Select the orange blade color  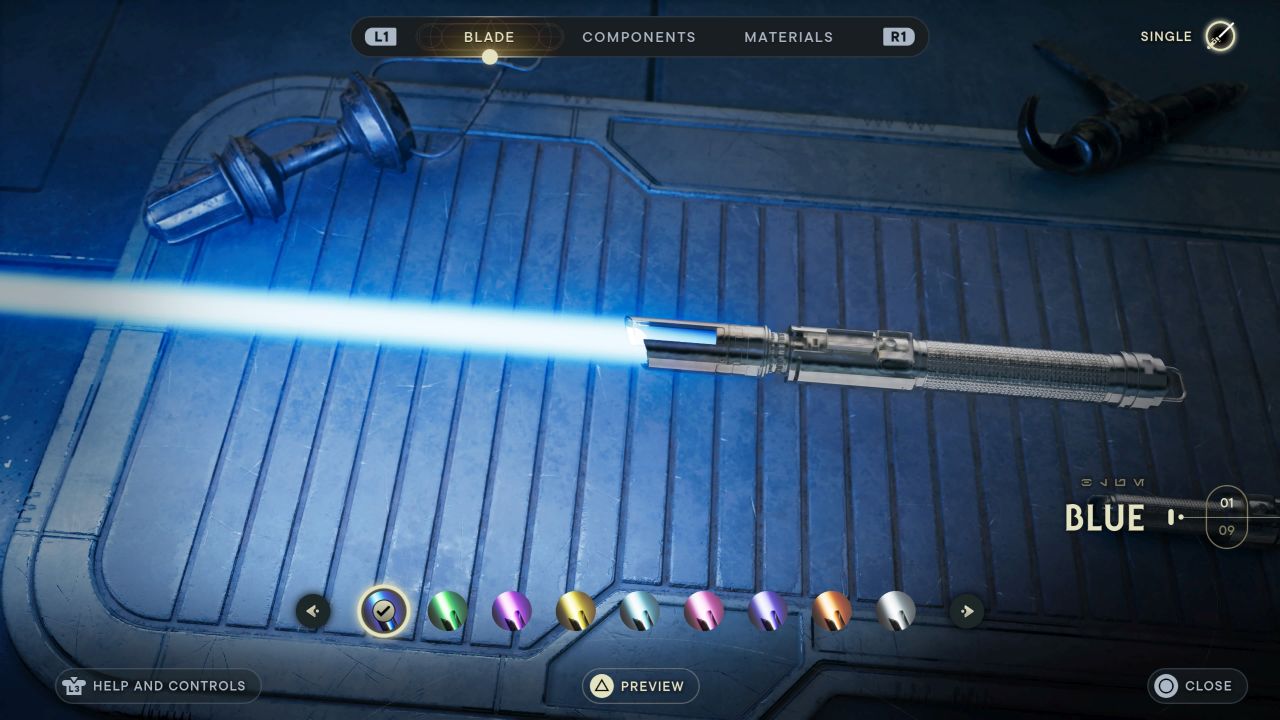pyautogui.click(x=832, y=611)
